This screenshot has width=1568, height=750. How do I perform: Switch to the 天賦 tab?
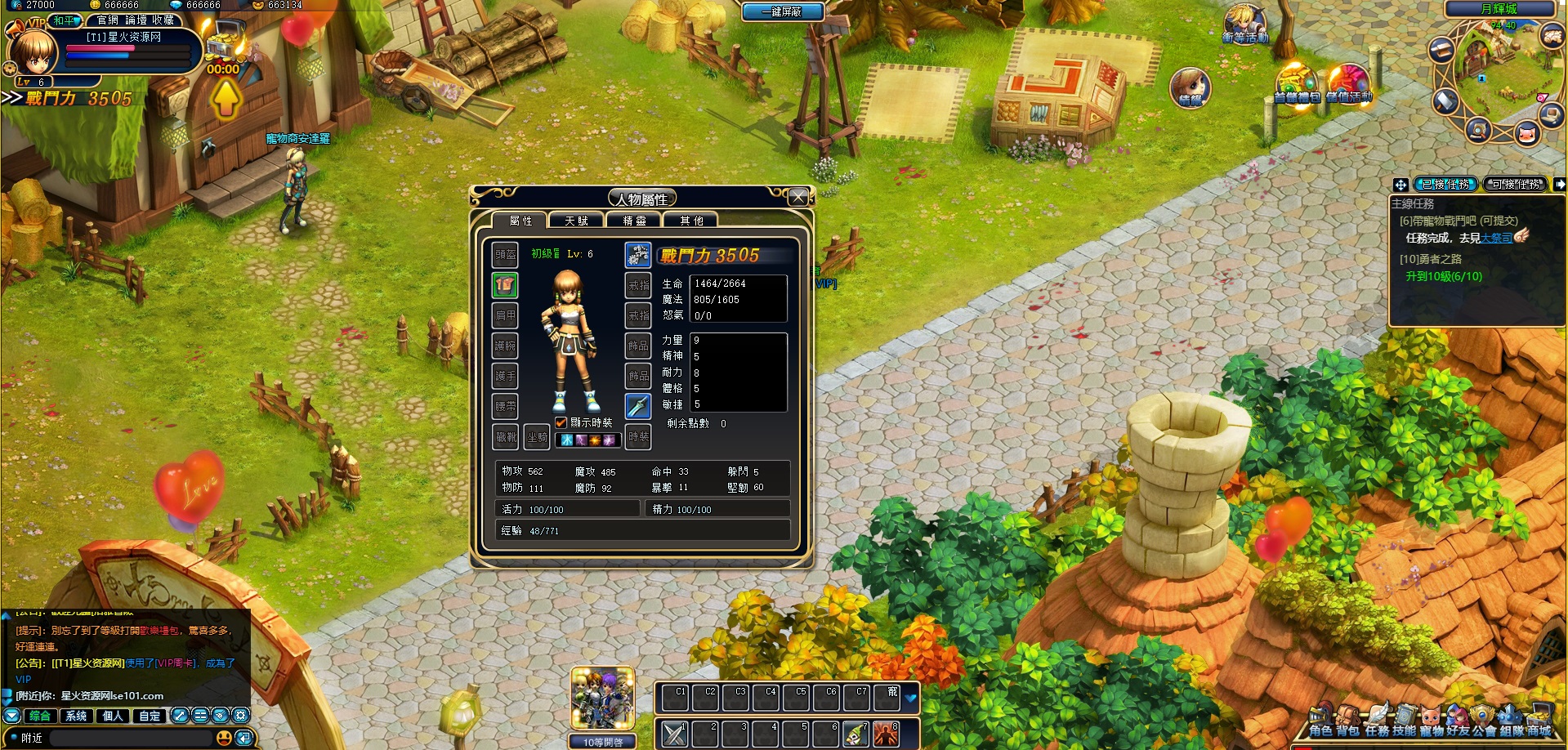tap(574, 219)
